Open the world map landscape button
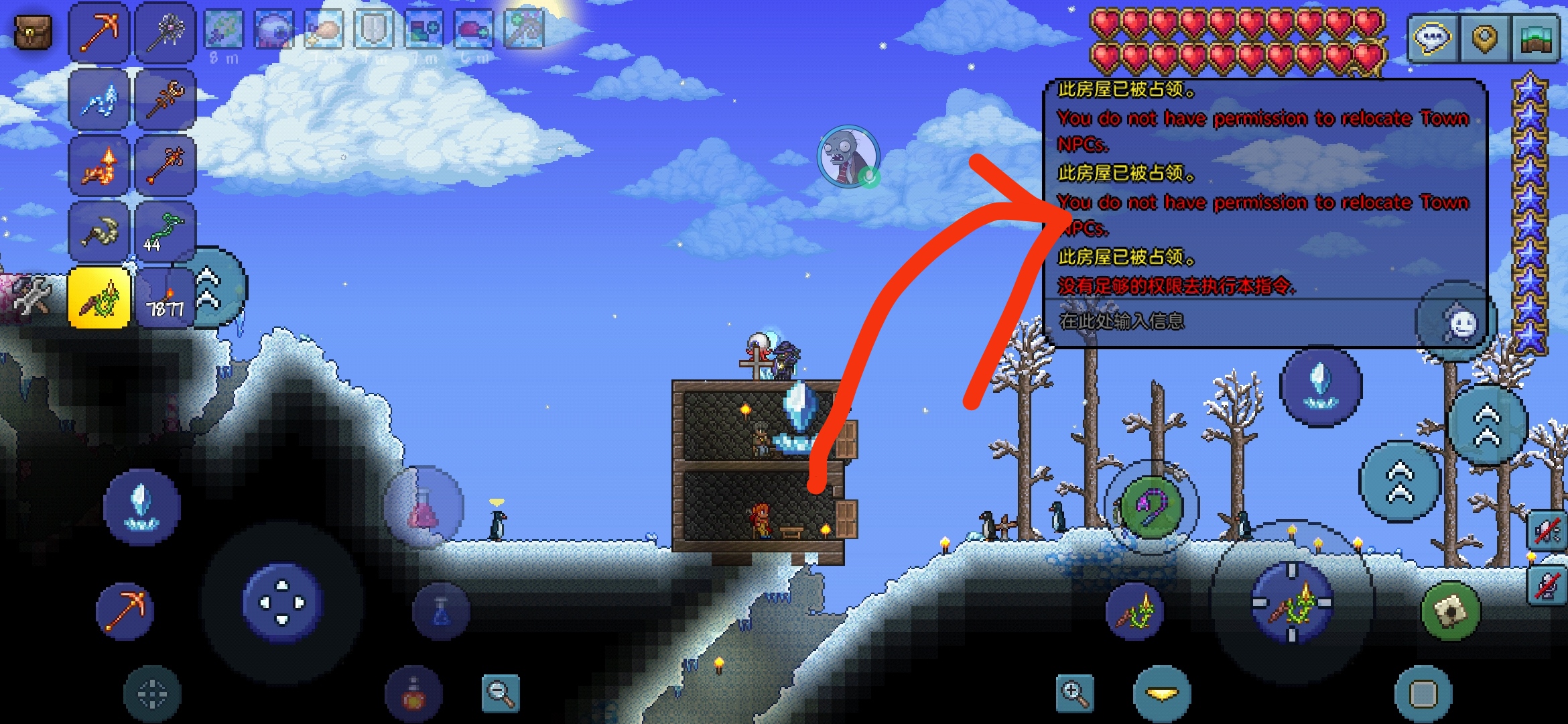 click(1536, 38)
